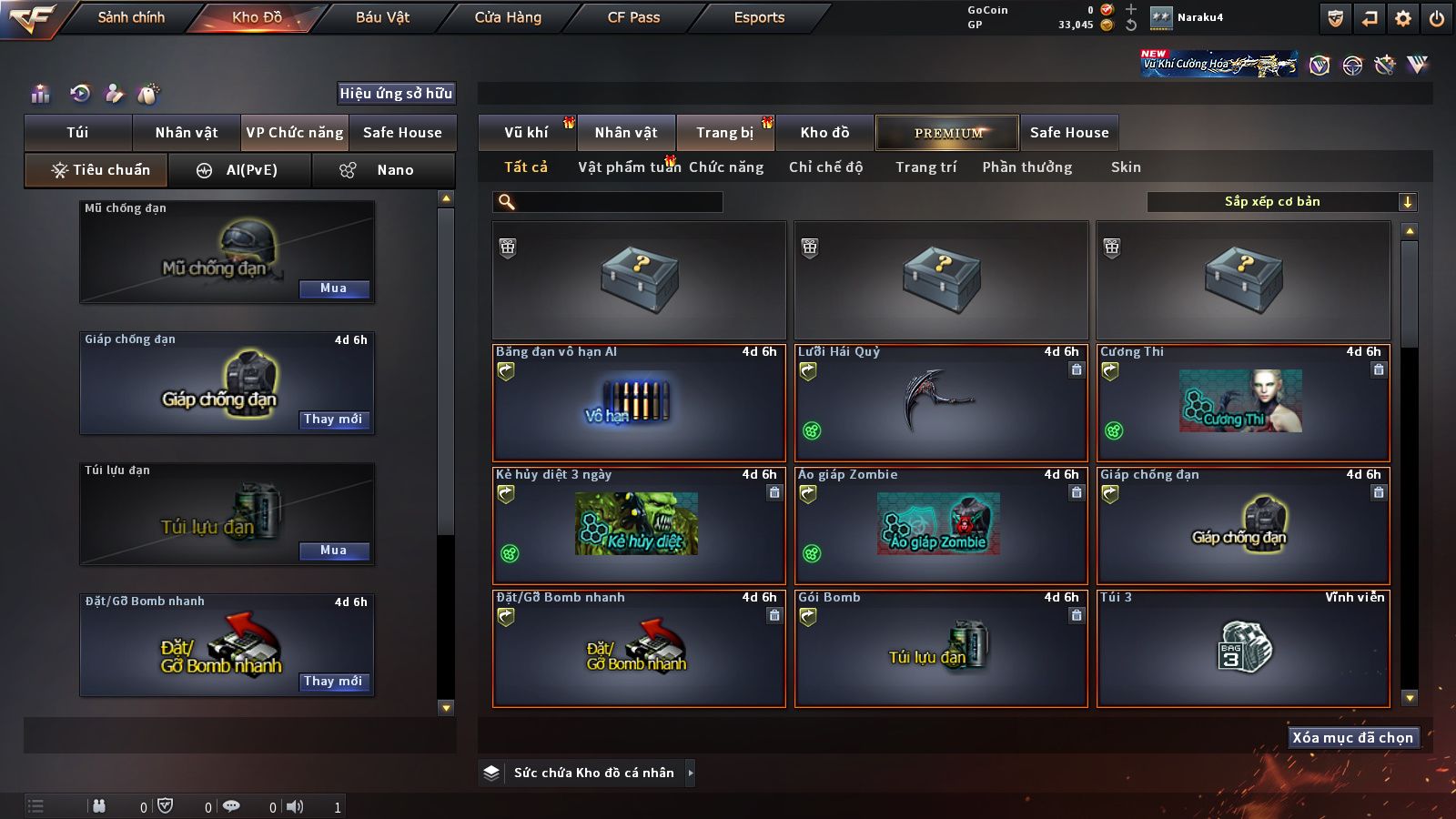This screenshot has width=1456, height=819.
Task: Switch to the Nano mode tab
Action: coord(383,170)
